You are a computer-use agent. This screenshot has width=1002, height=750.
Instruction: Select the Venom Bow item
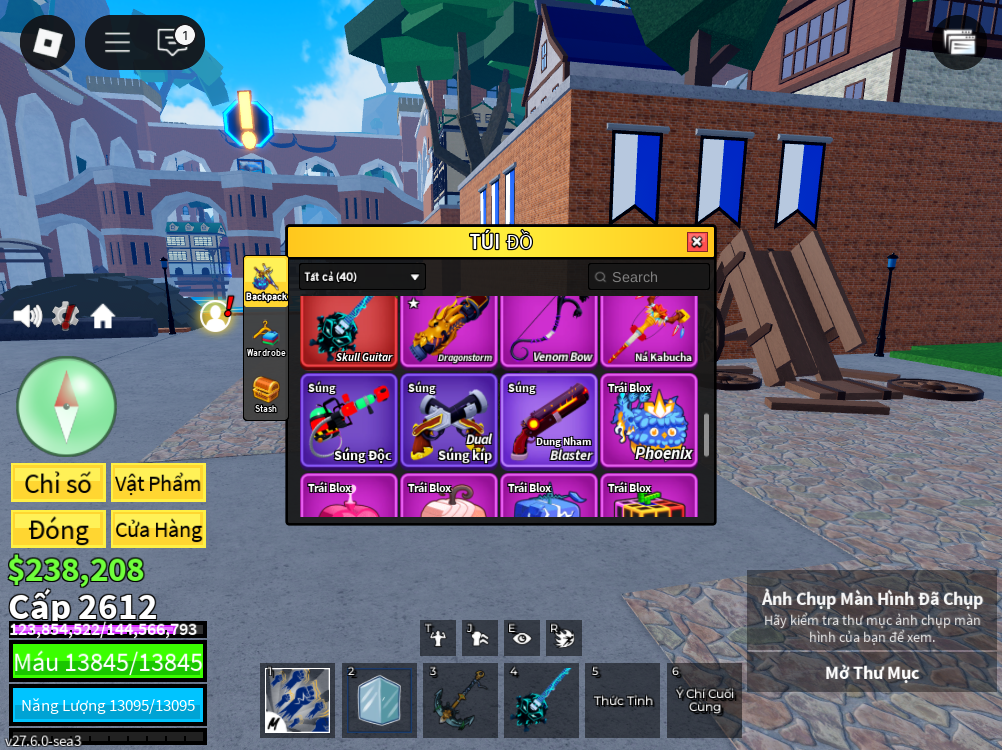tap(549, 331)
